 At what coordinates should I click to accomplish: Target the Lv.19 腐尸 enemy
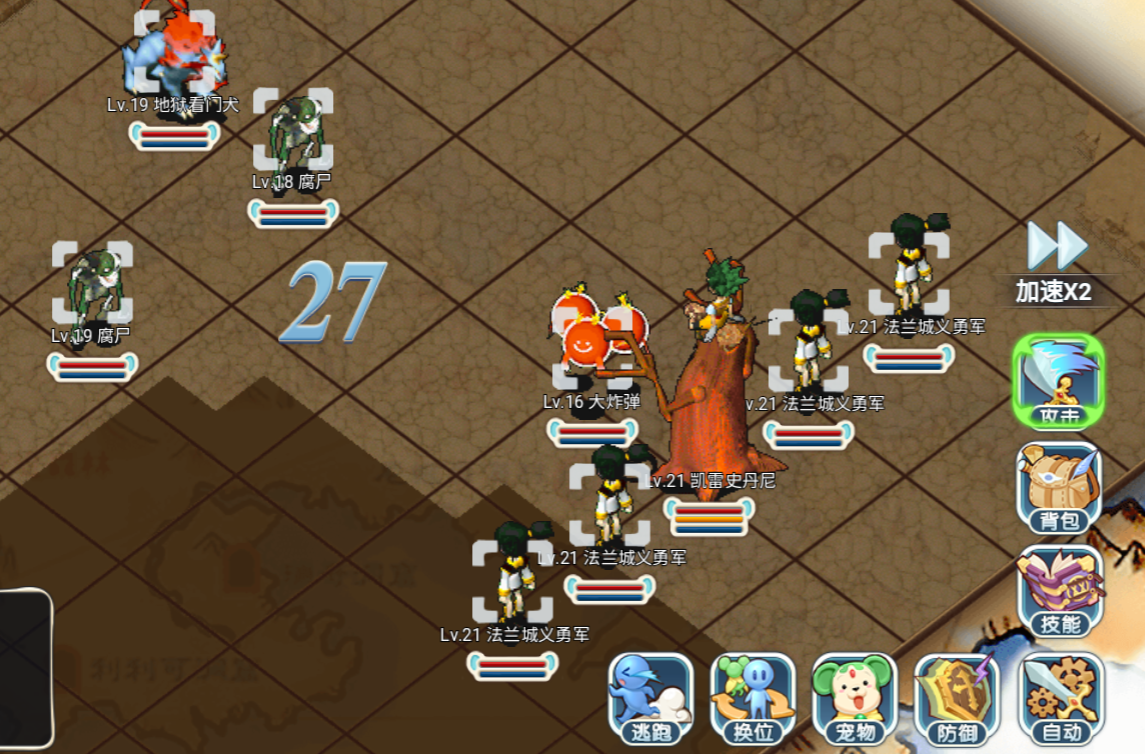pyautogui.click(x=92, y=283)
